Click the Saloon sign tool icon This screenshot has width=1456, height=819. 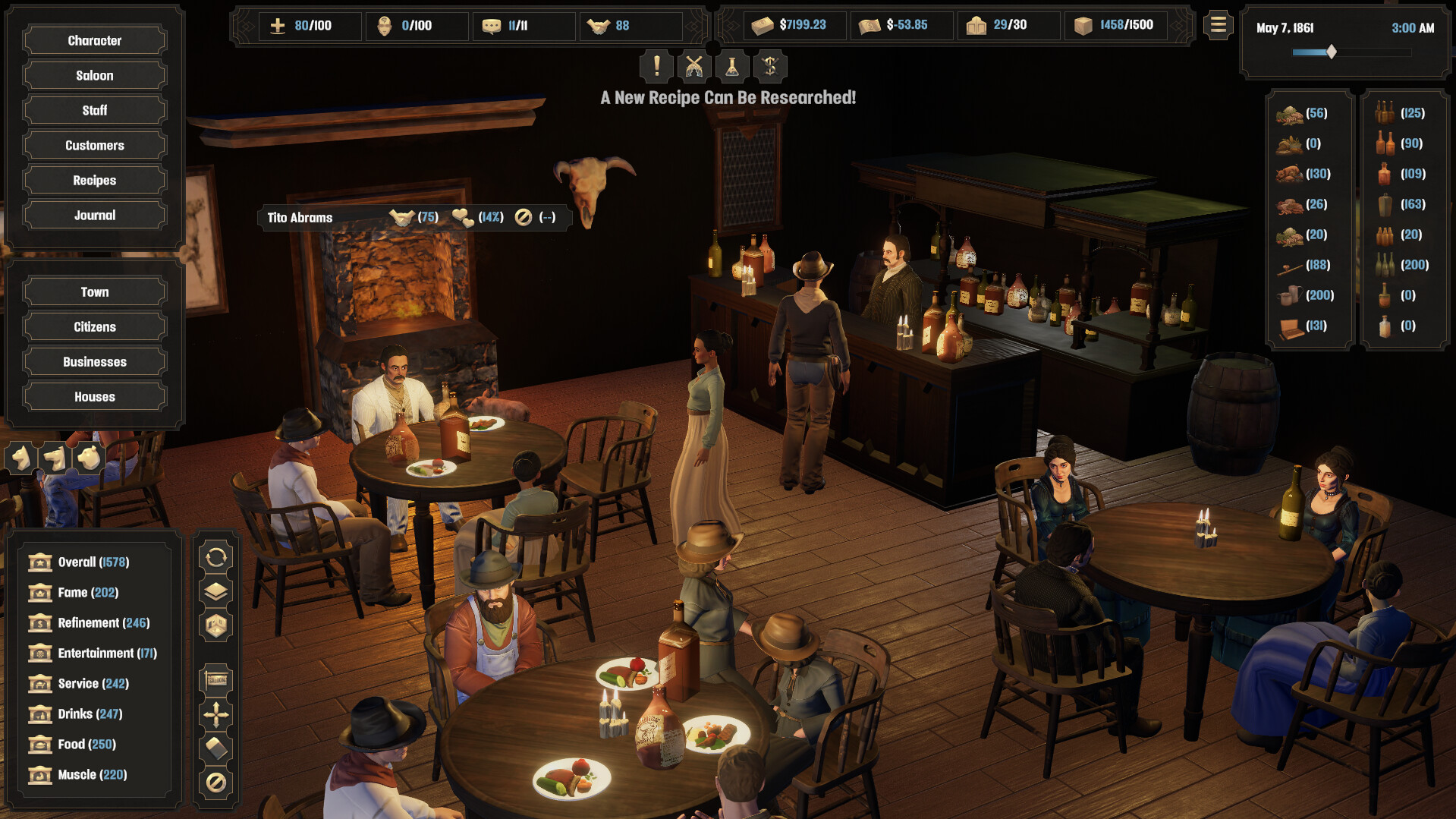pos(216,679)
